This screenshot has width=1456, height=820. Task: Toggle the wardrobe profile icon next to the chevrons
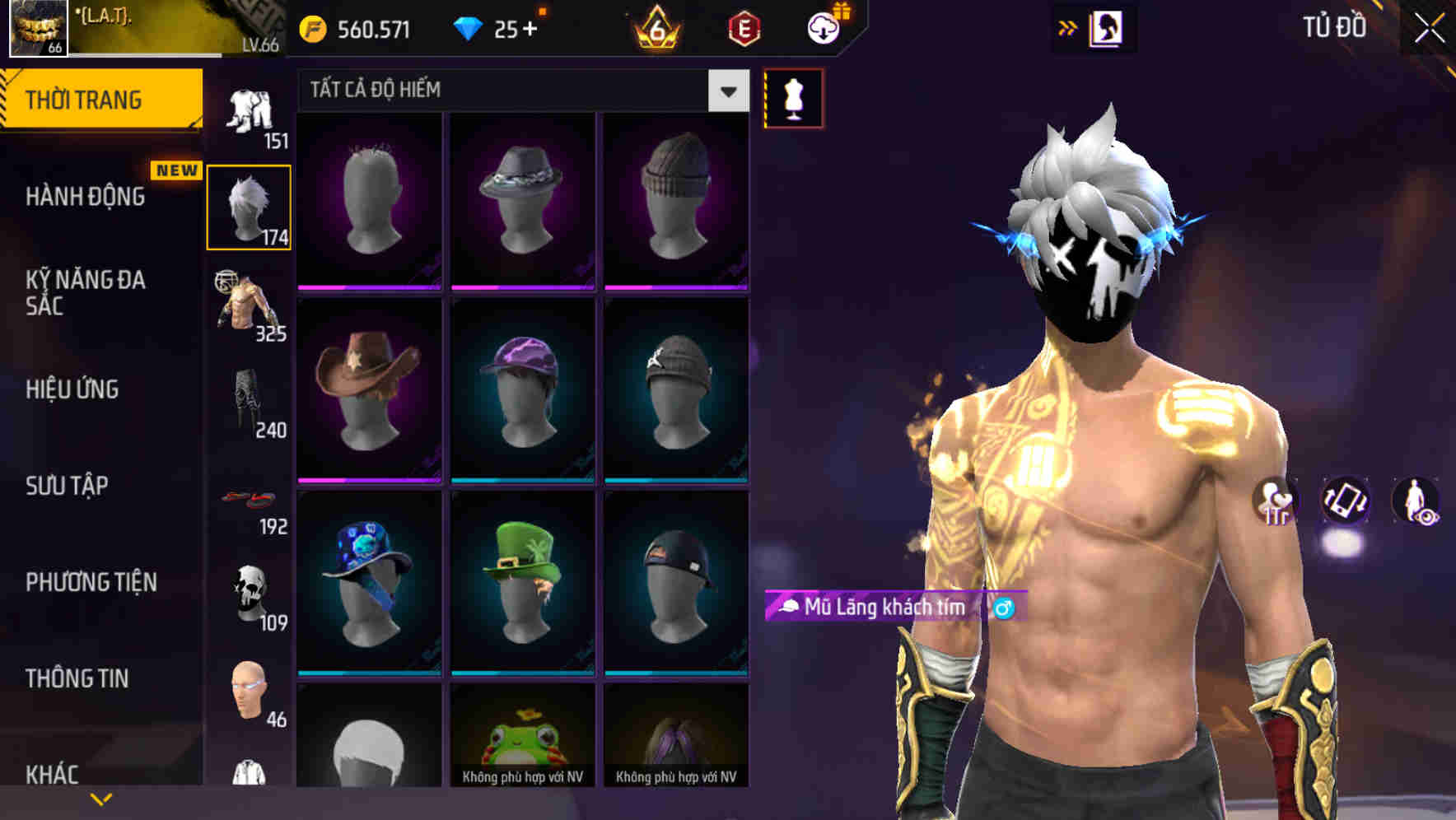click(1107, 27)
